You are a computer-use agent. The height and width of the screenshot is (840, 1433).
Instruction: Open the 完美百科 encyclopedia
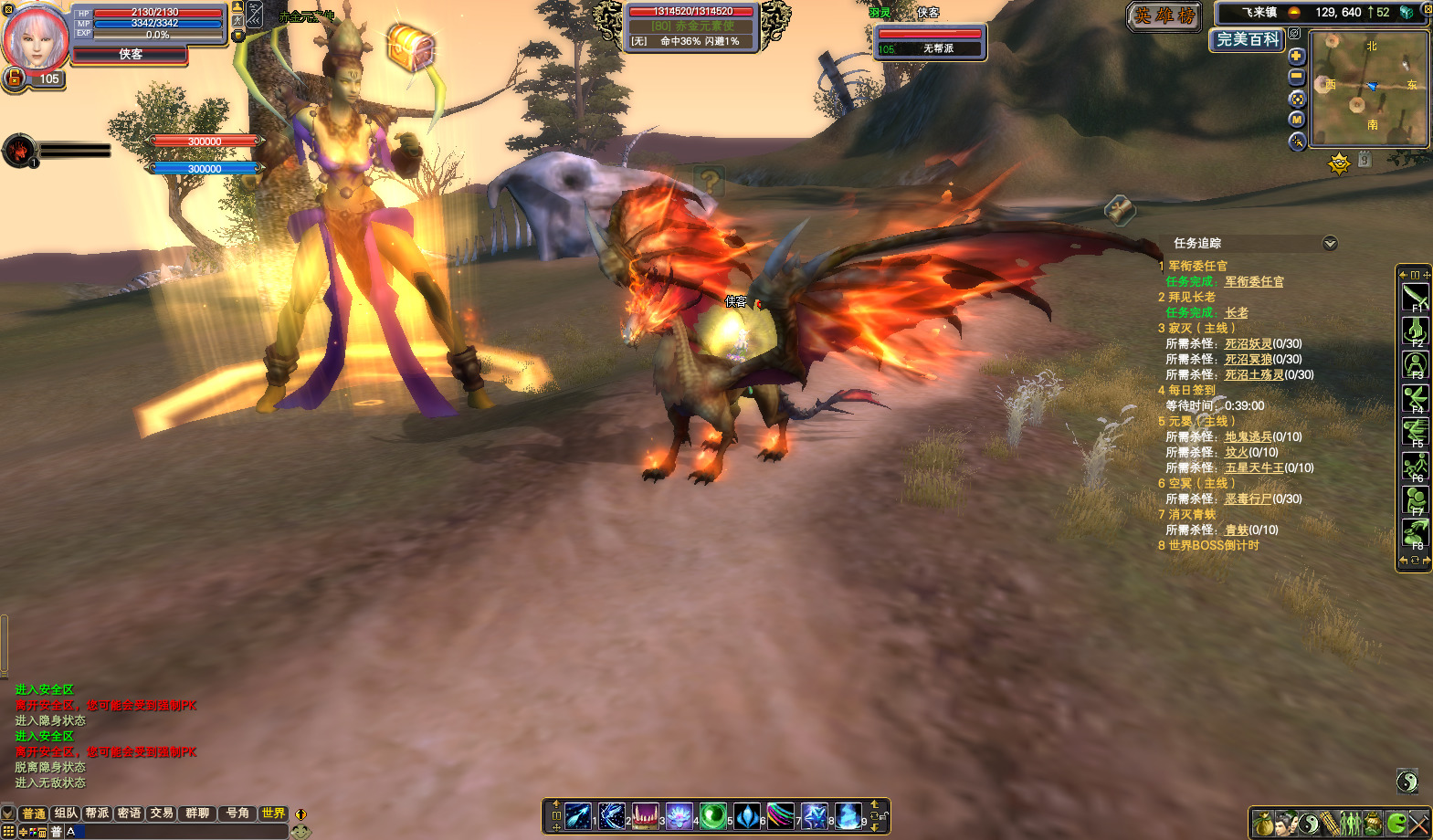click(x=1248, y=40)
